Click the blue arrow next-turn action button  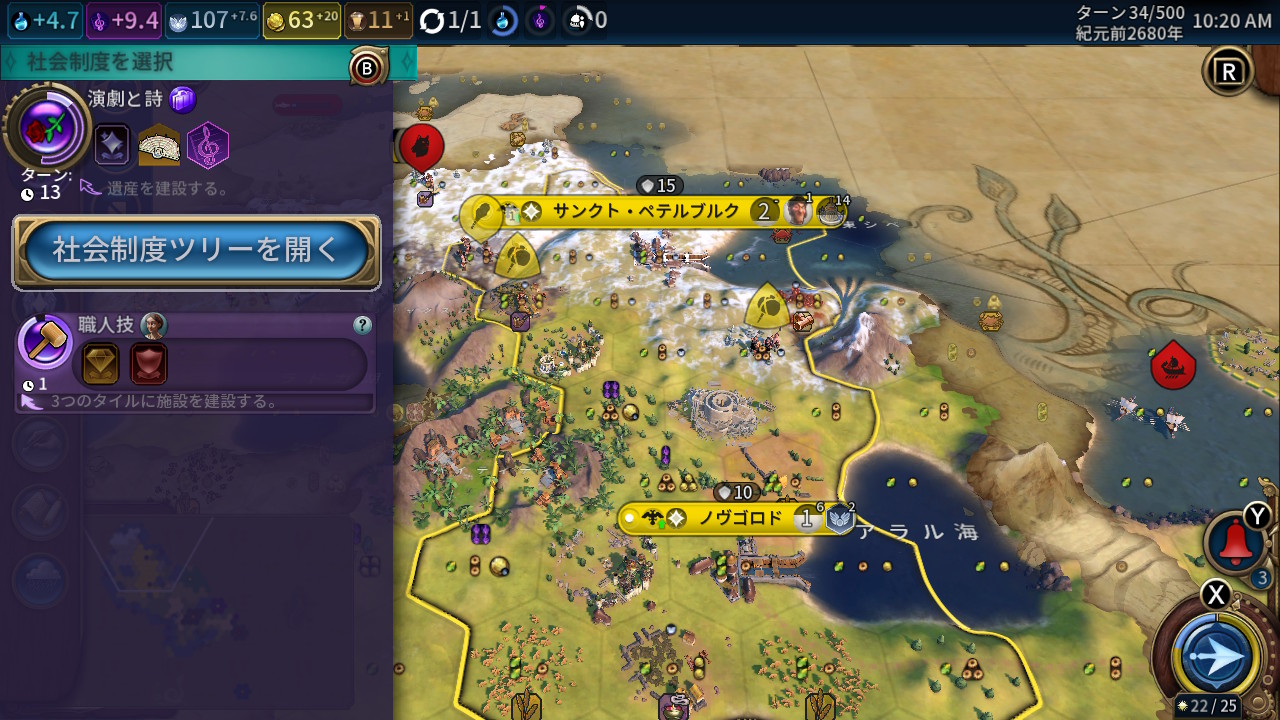click(x=1216, y=657)
